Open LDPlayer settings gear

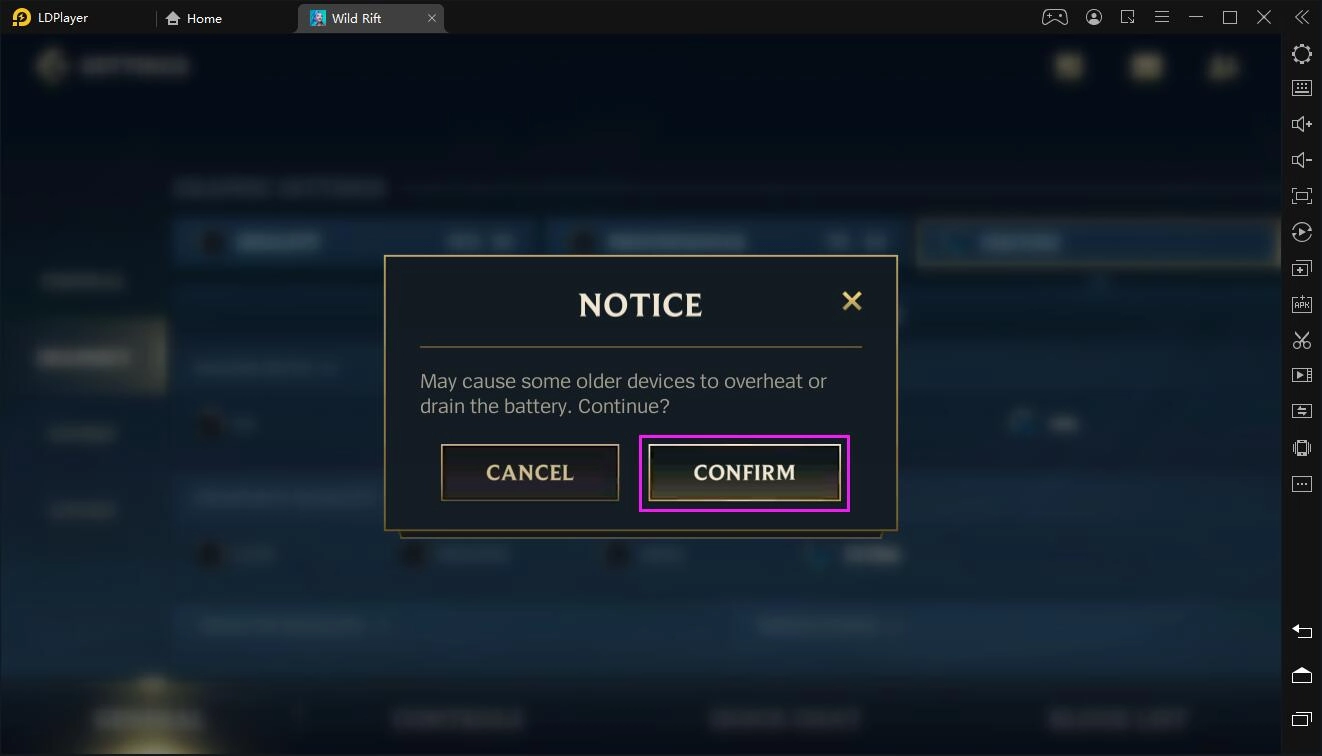click(x=1301, y=54)
